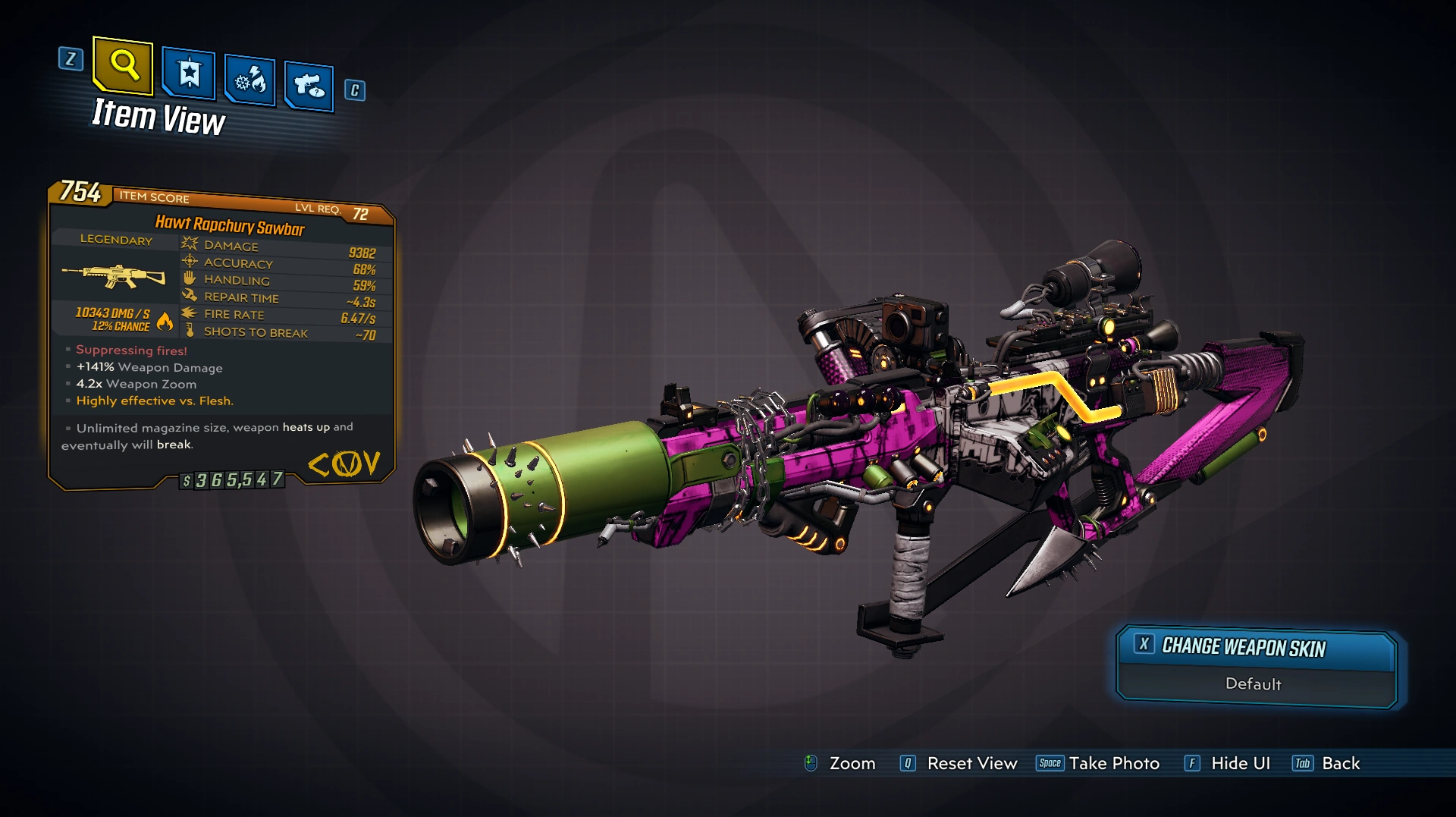
Task: Select the Default weapon skin field
Action: click(x=1254, y=684)
